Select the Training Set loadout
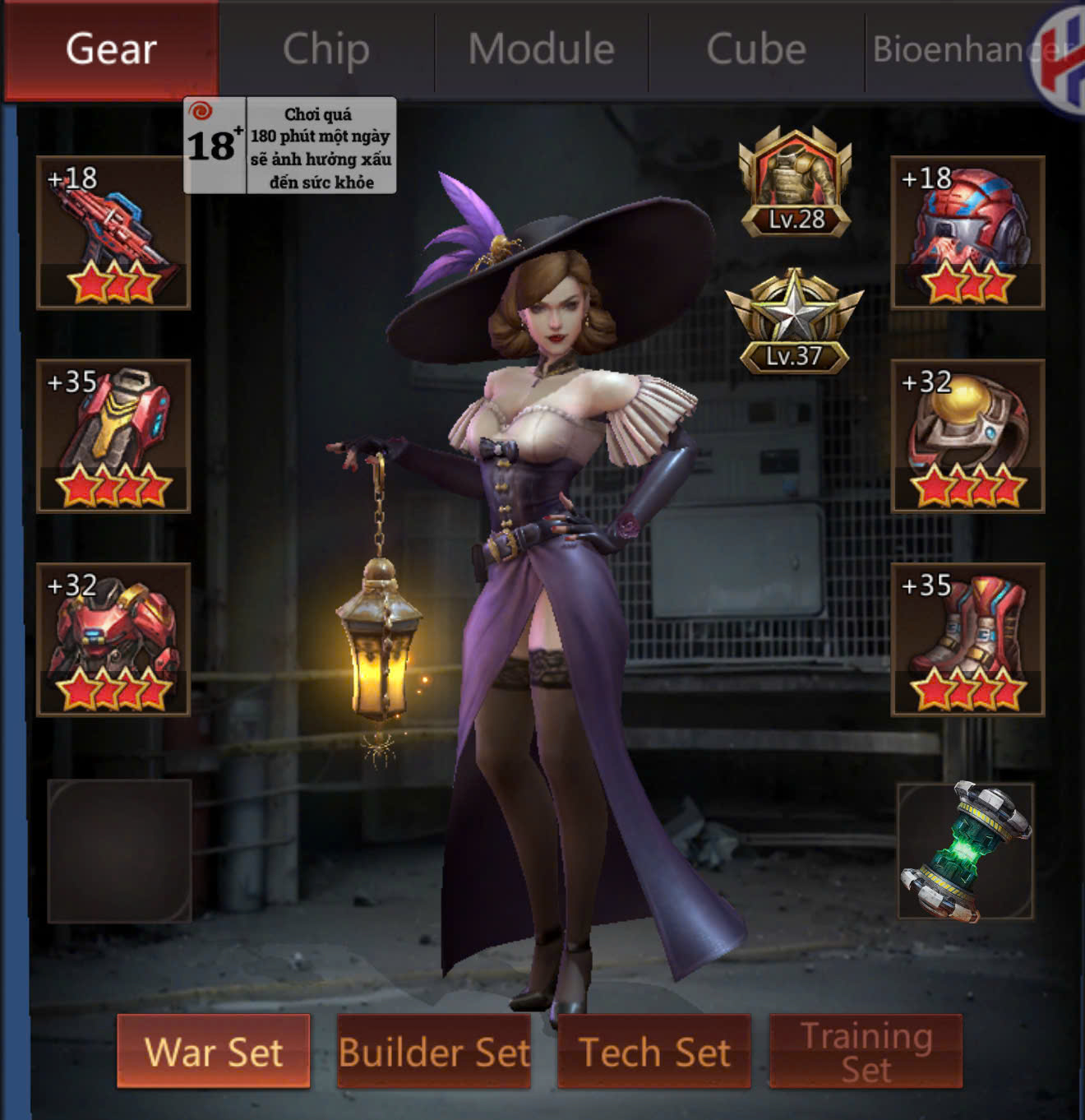Screen dimensions: 1085x1120 pos(866,1052)
